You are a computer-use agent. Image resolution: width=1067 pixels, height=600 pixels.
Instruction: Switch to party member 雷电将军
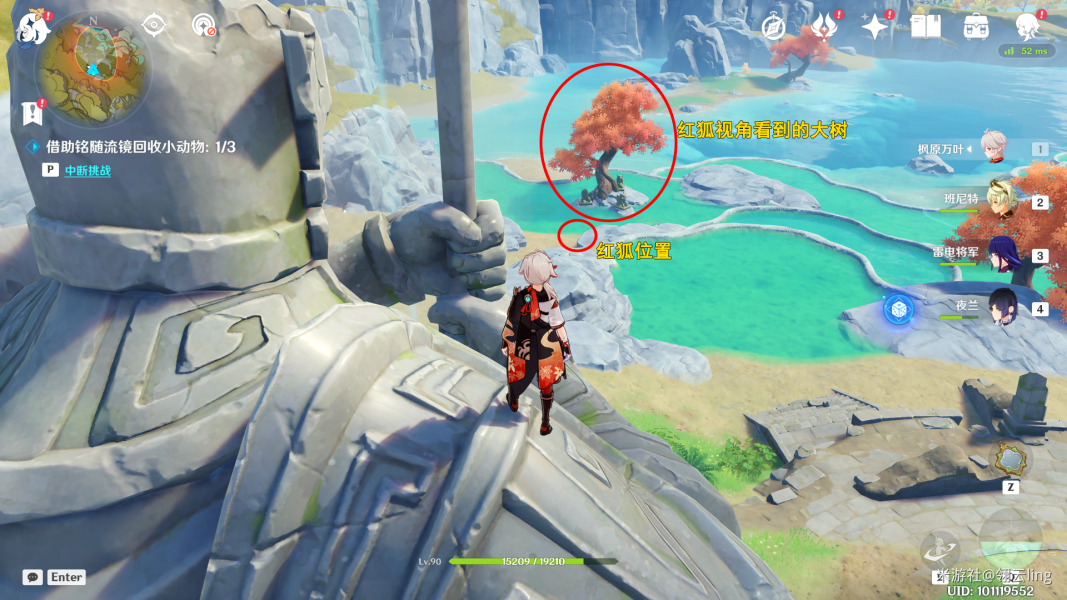tap(1003, 254)
